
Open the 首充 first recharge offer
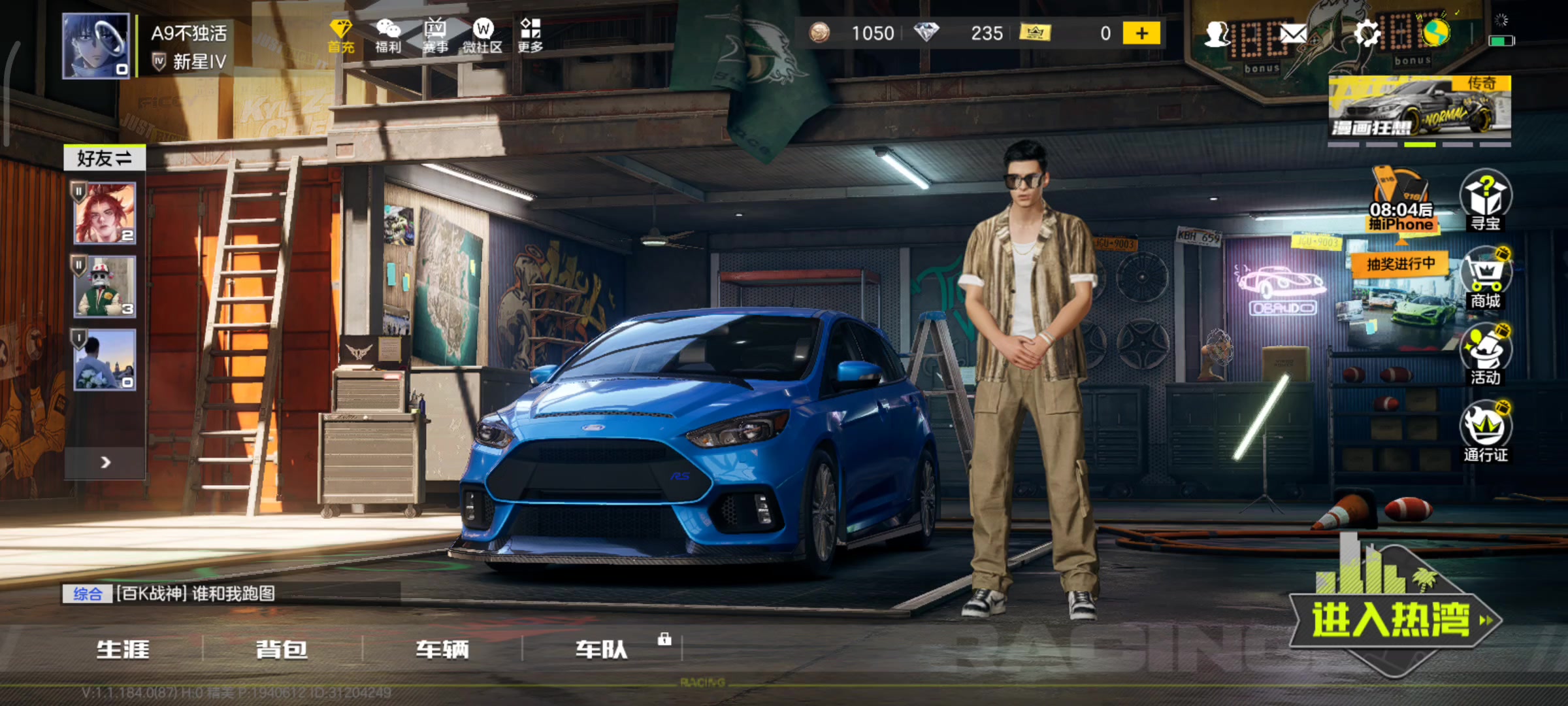tap(340, 35)
